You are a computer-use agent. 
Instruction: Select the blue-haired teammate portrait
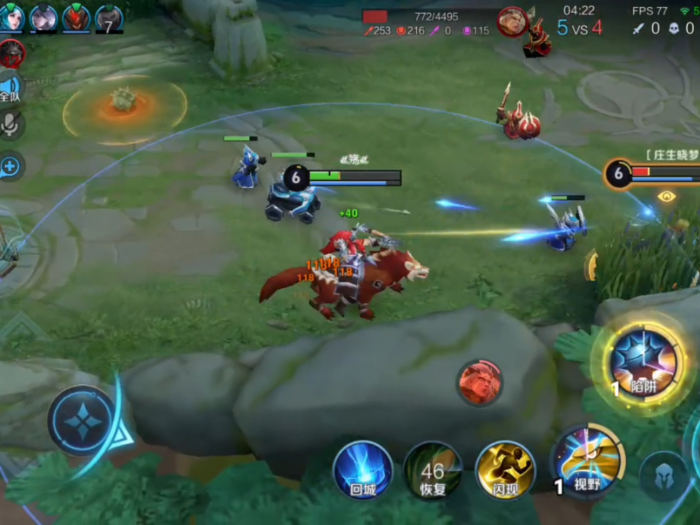click(x=14, y=17)
